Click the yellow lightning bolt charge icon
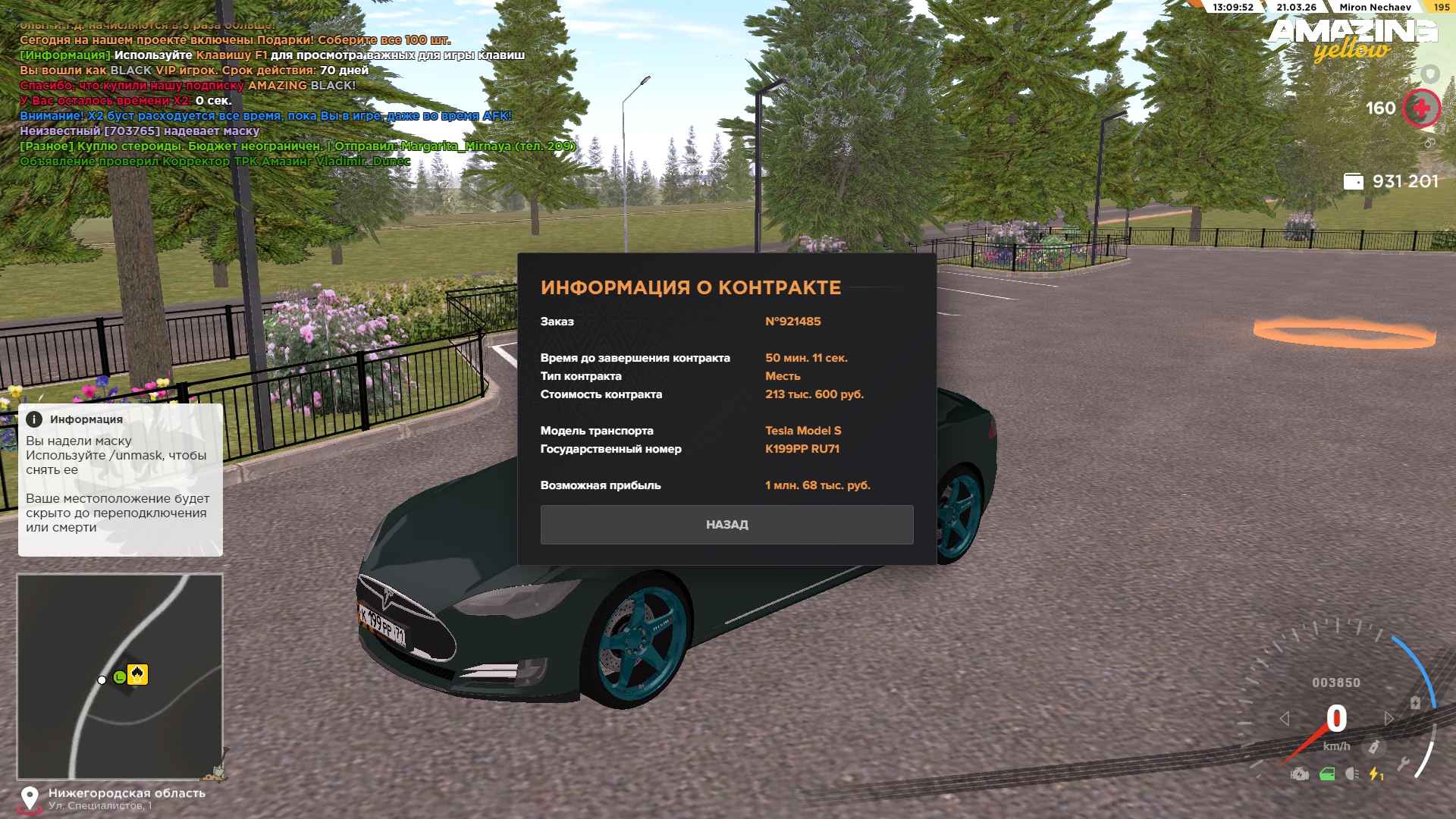This screenshot has width=1456, height=819. (x=1376, y=774)
